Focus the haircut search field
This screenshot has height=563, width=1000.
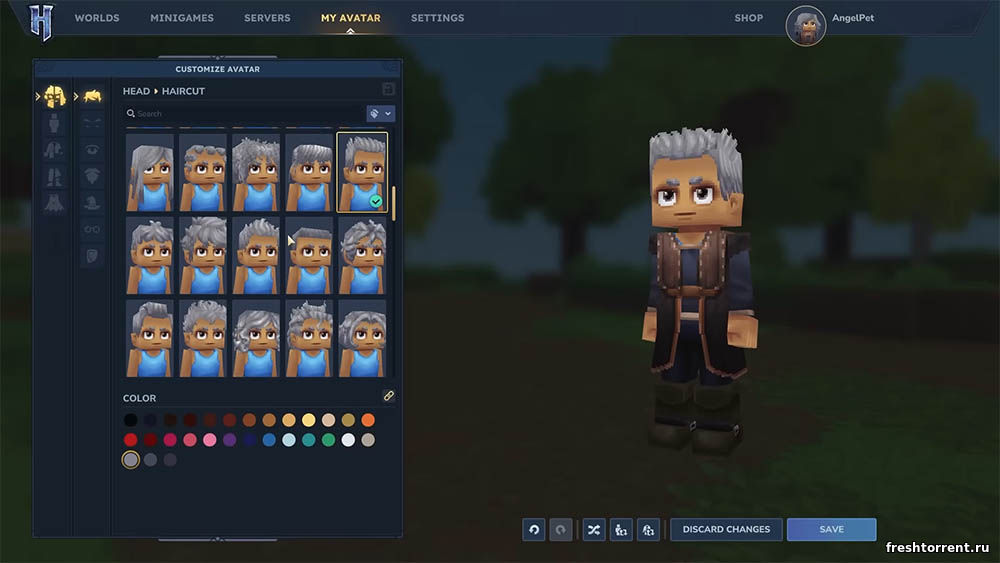click(245, 114)
